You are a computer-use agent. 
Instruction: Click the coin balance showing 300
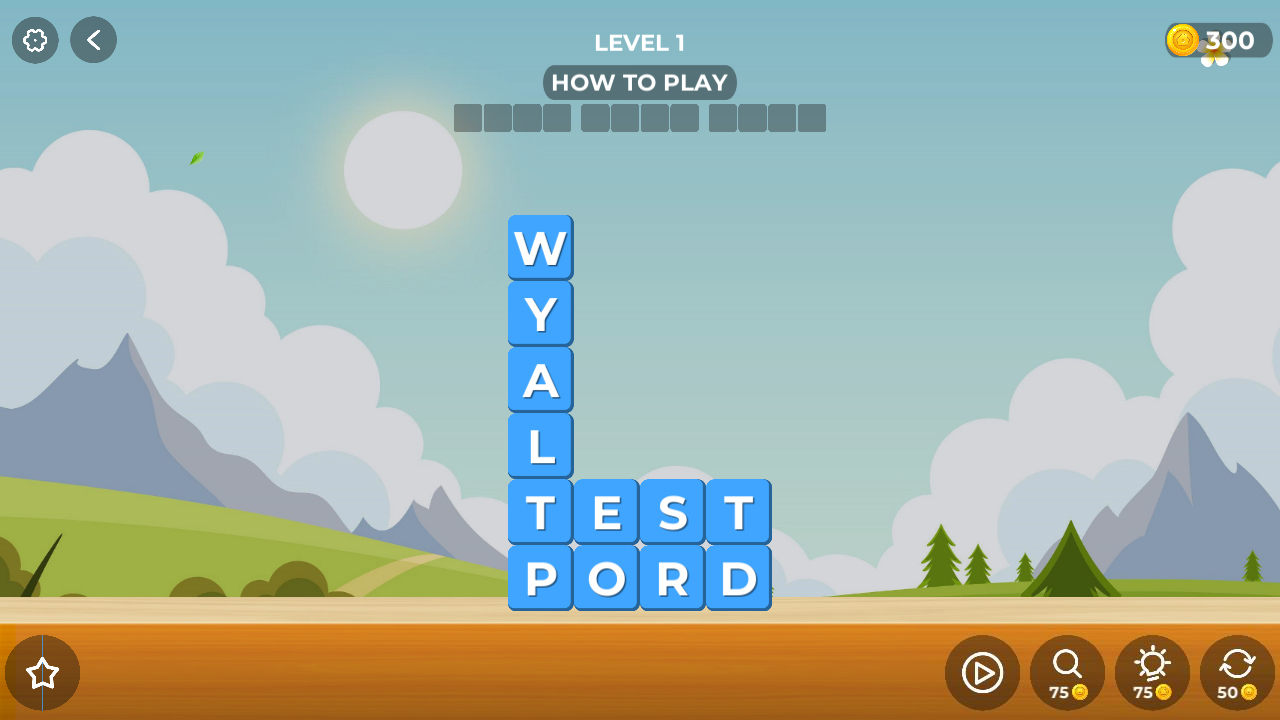pyautogui.click(x=1230, y=40)
